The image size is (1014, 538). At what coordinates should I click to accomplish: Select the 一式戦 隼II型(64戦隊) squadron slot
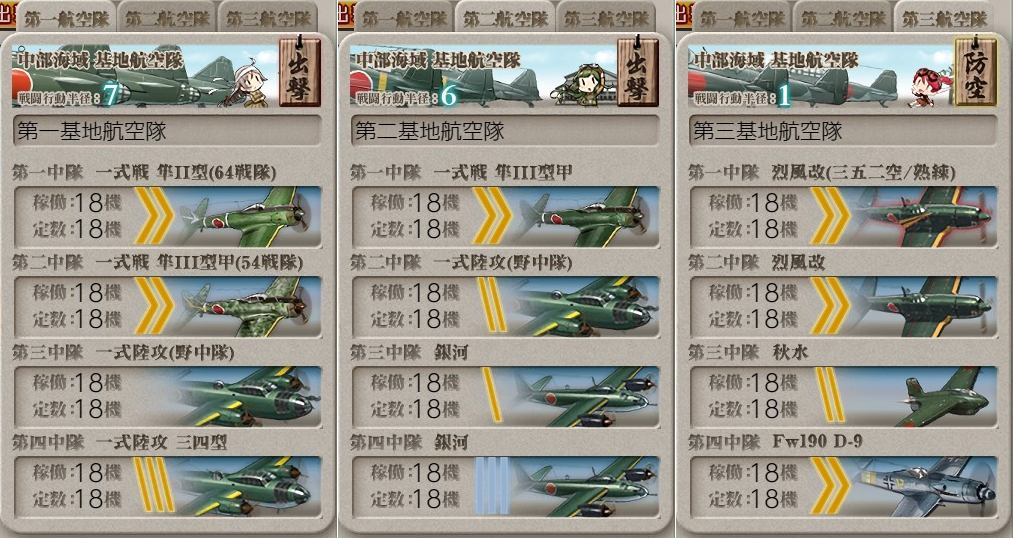click(167, 216)
